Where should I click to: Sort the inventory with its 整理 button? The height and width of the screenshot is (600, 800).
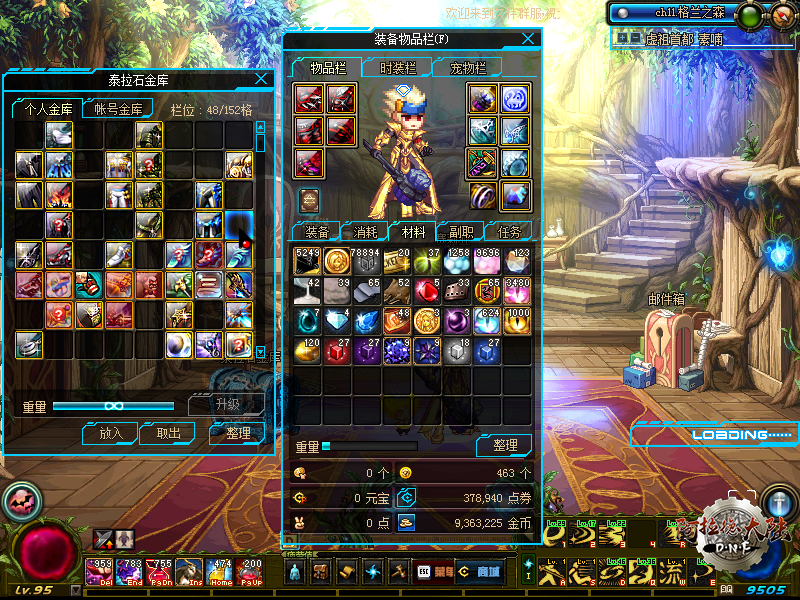coord(504,445)
